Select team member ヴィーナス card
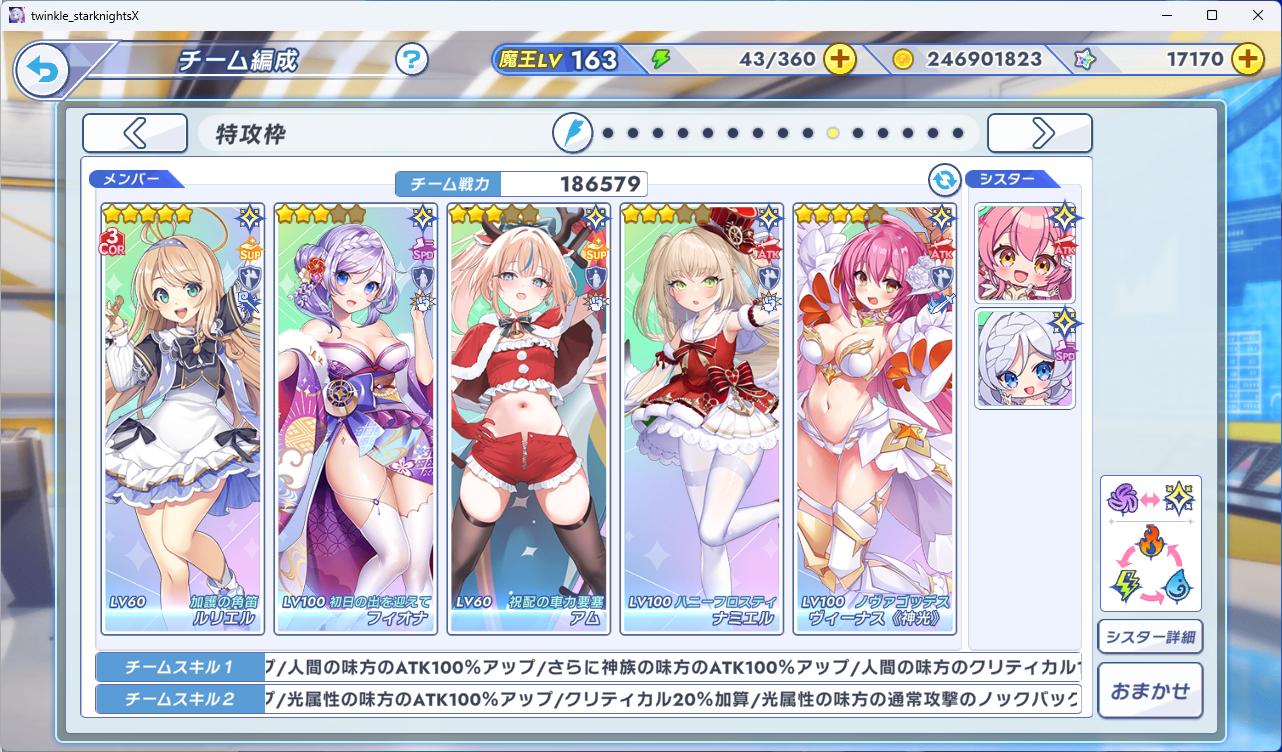 point(875,418)
